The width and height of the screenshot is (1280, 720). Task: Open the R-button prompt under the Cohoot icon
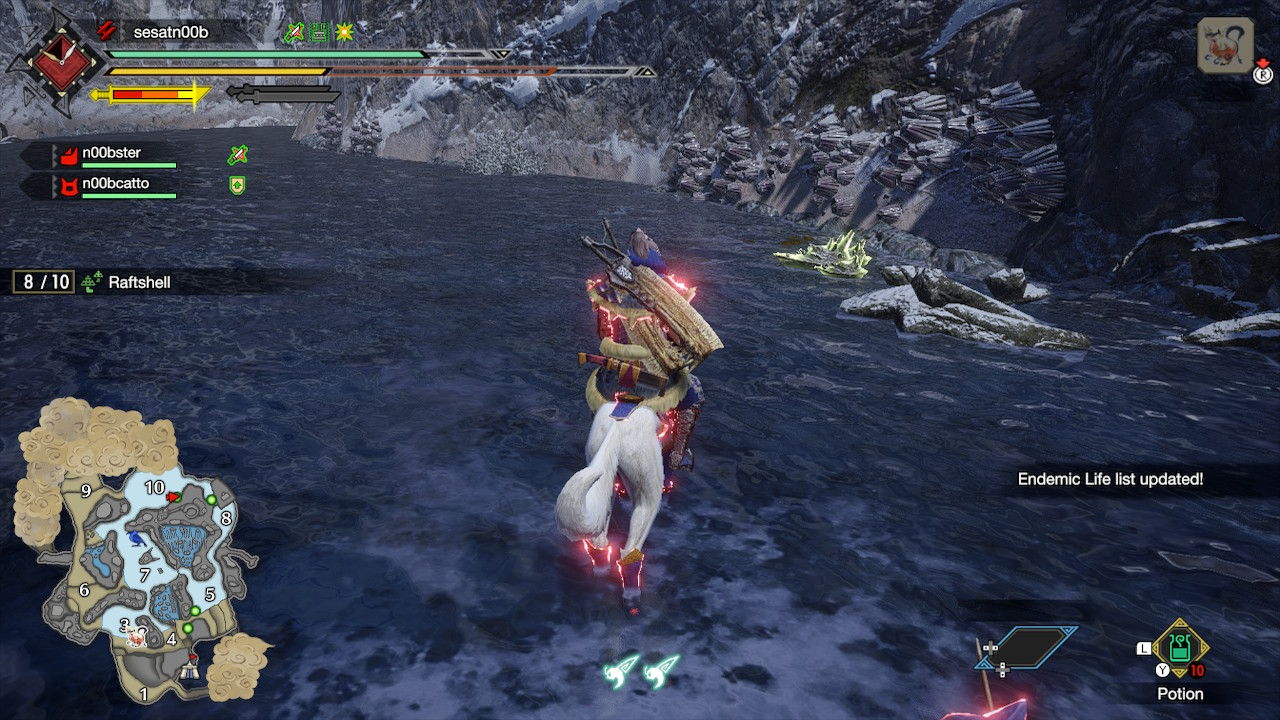pos(1261,74)
